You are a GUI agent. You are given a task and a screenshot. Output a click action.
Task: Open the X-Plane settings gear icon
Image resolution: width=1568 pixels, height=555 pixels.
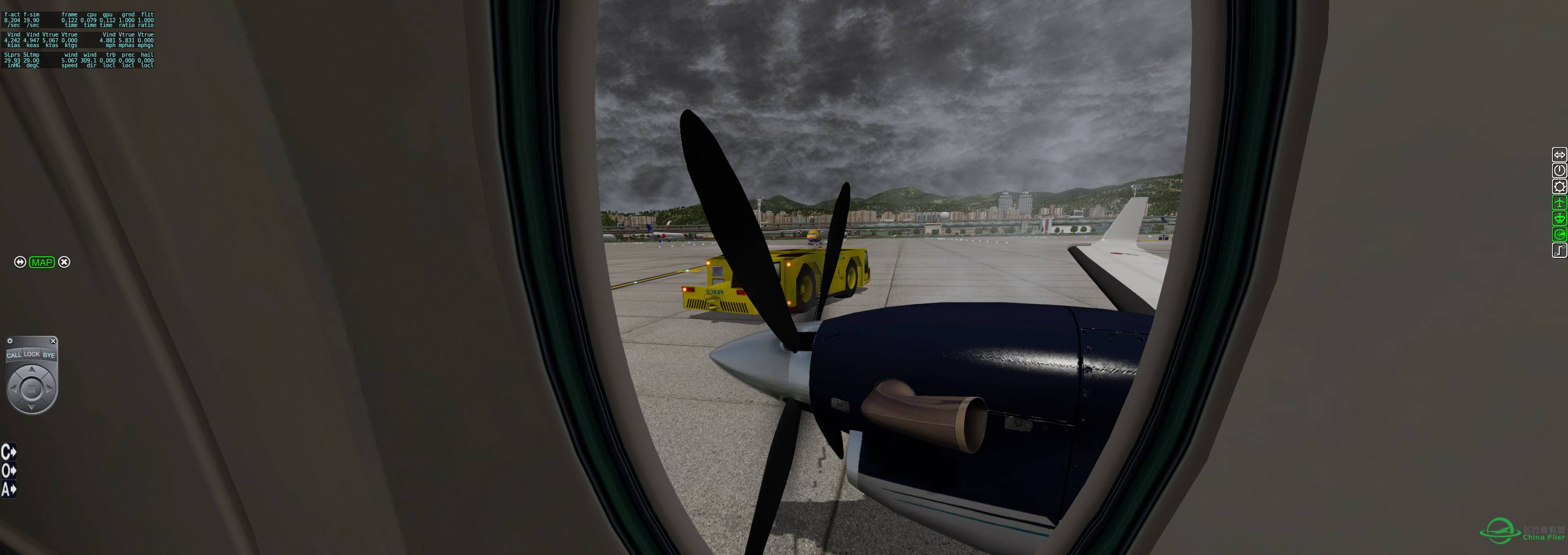click(x=1560, y=186)
